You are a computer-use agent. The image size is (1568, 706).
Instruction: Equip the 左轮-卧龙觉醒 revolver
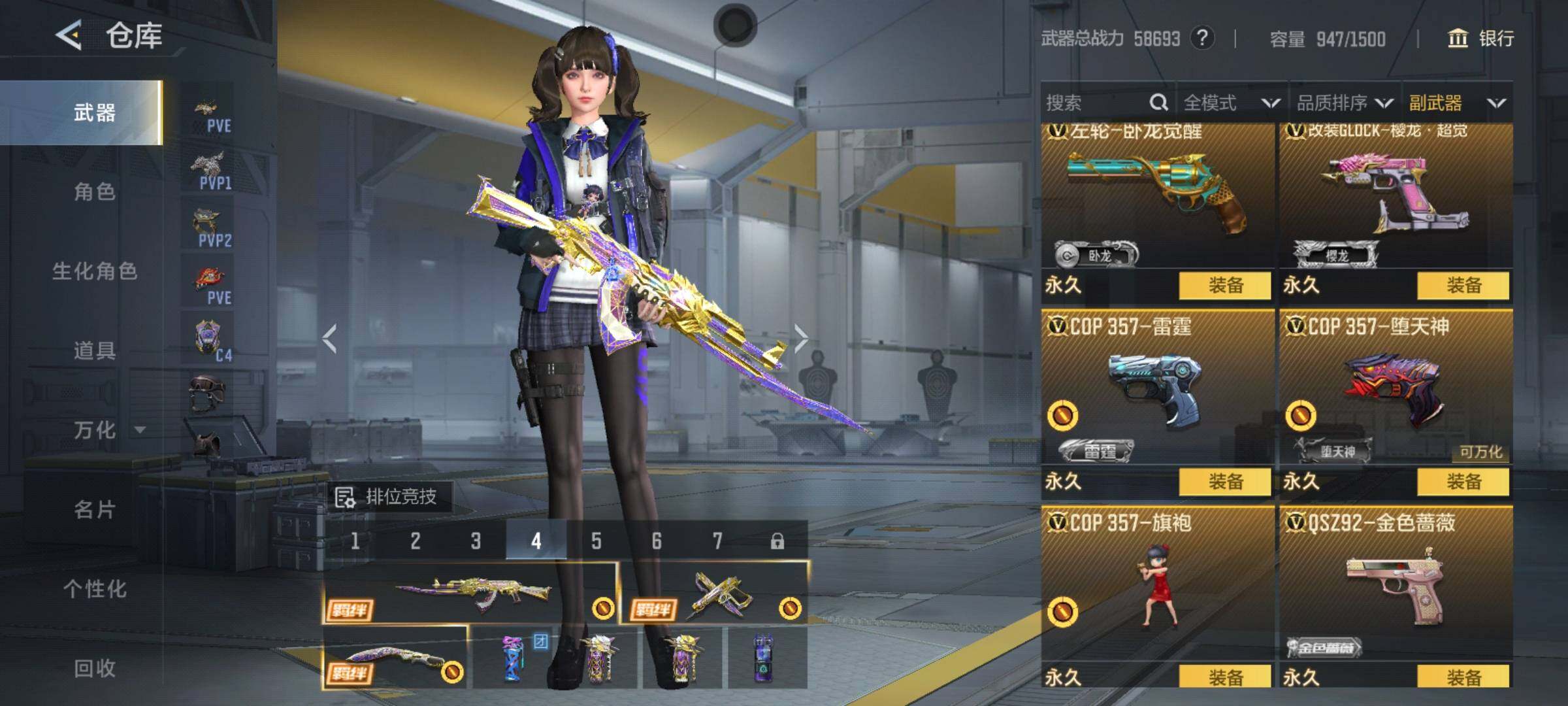1225,286
